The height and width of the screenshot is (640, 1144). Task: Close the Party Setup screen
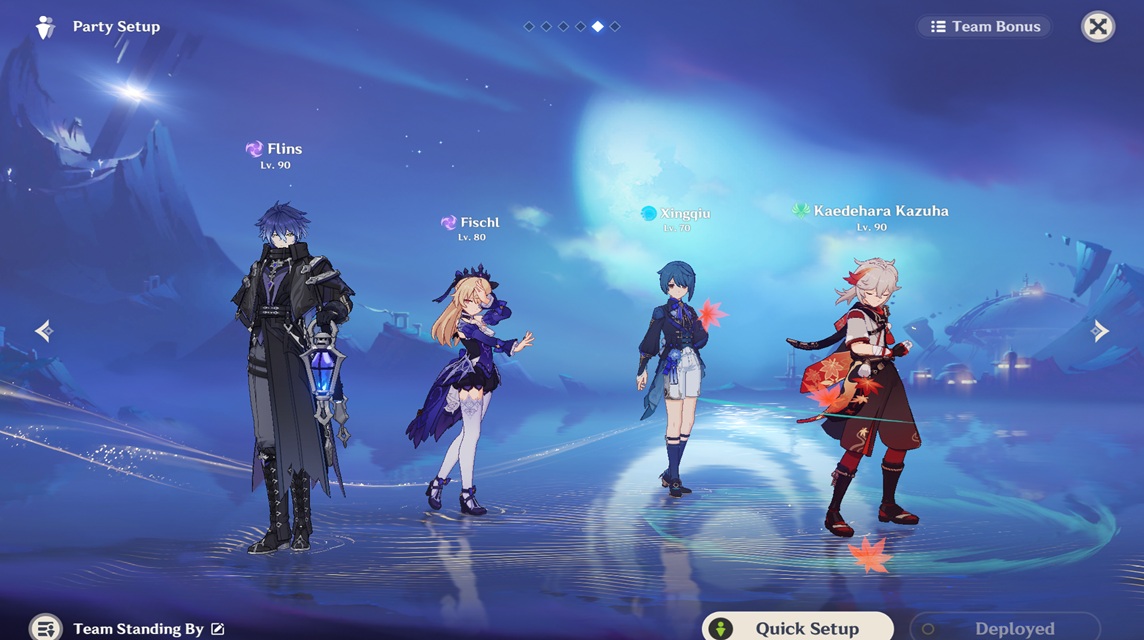[x=1098, y=27]
